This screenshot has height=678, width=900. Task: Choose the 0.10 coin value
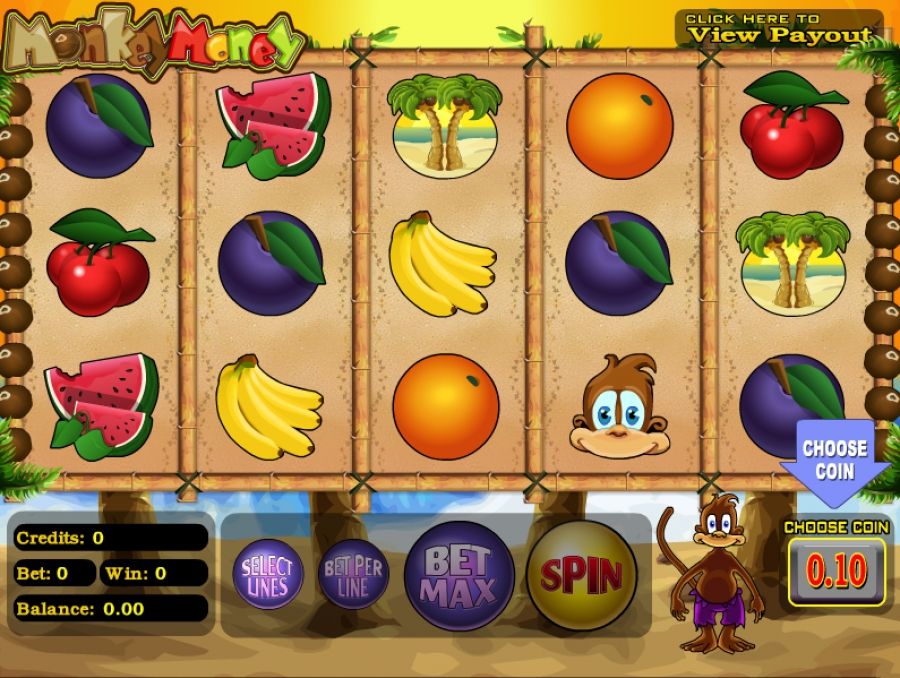click(x=836, y=572)
